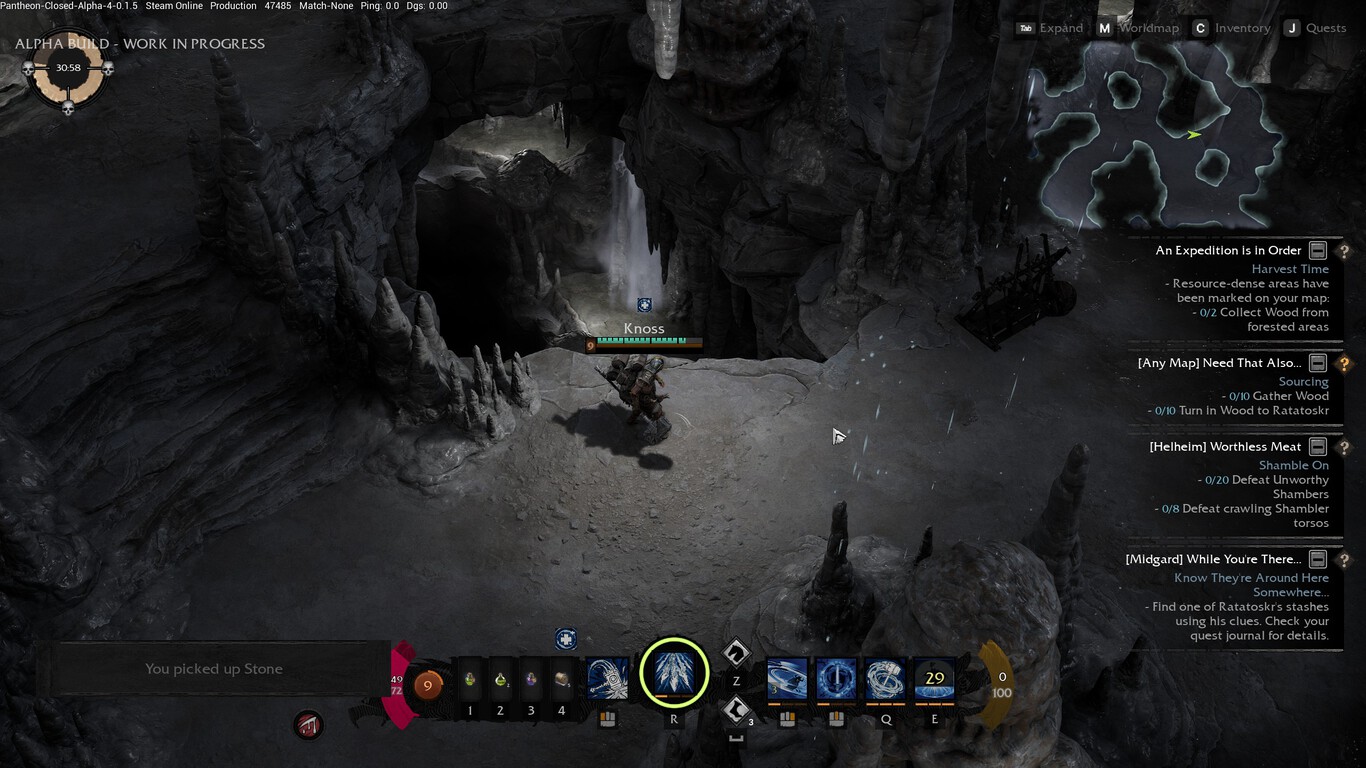This screenshot has height=768, width=1366.
Task: Activate the highlighted ice shard ability on R
Action: [x=674, y=673]
